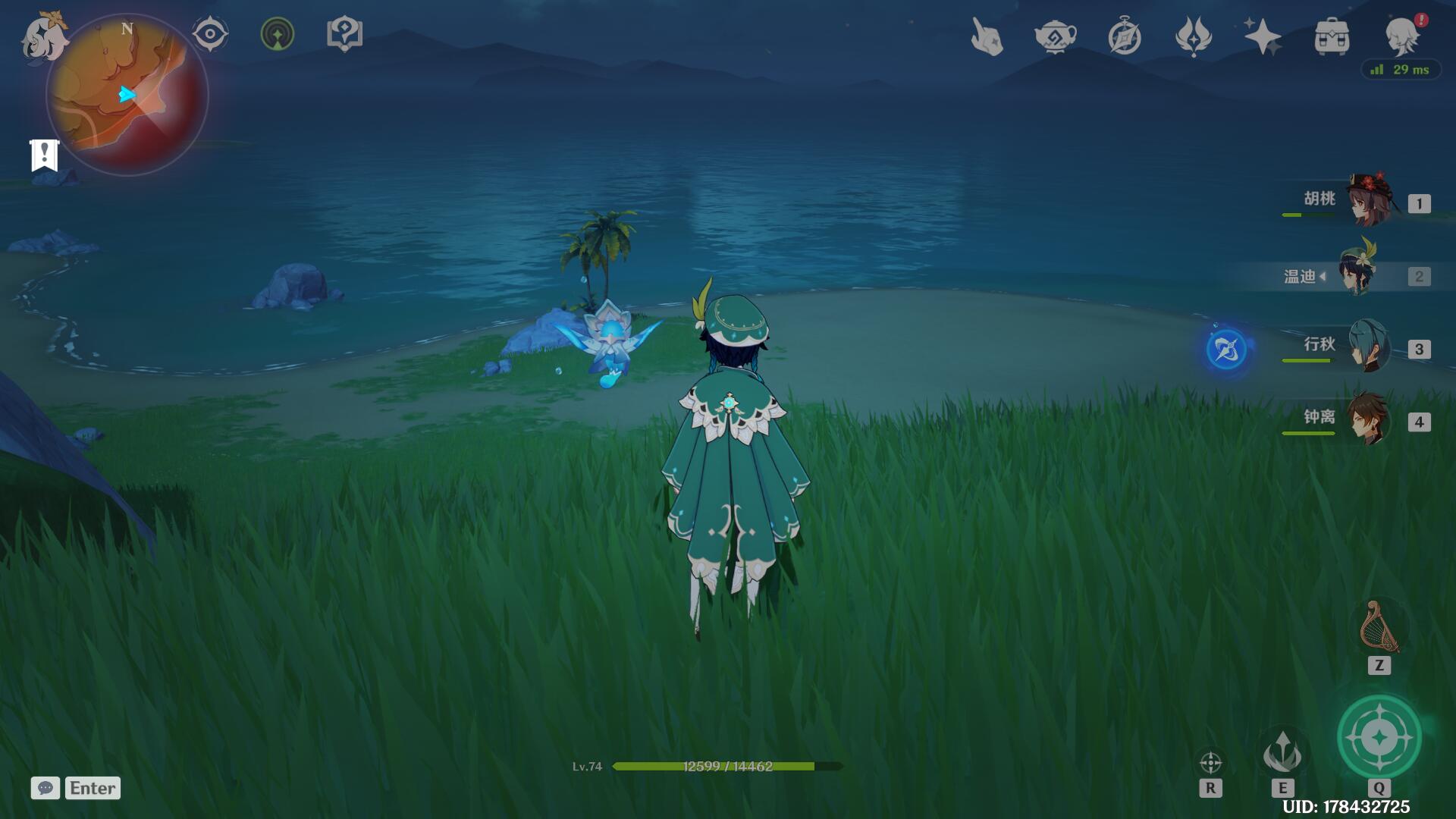Switch to party member 钟离
The height and width of the screenshot is (819, 1456).
(1368, 419)
